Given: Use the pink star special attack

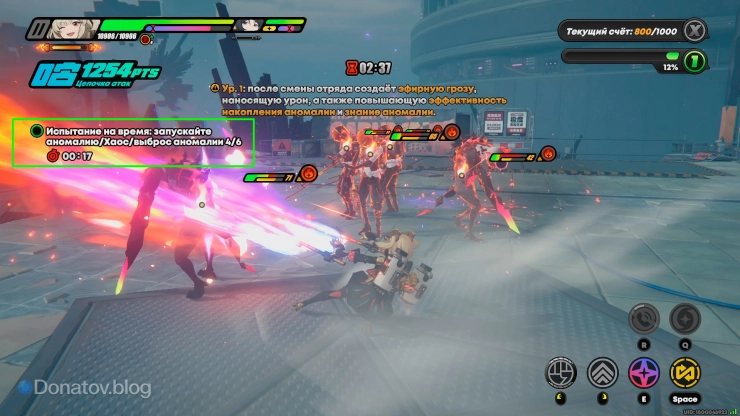Looking at the screenshot, I should coord(642,373).
